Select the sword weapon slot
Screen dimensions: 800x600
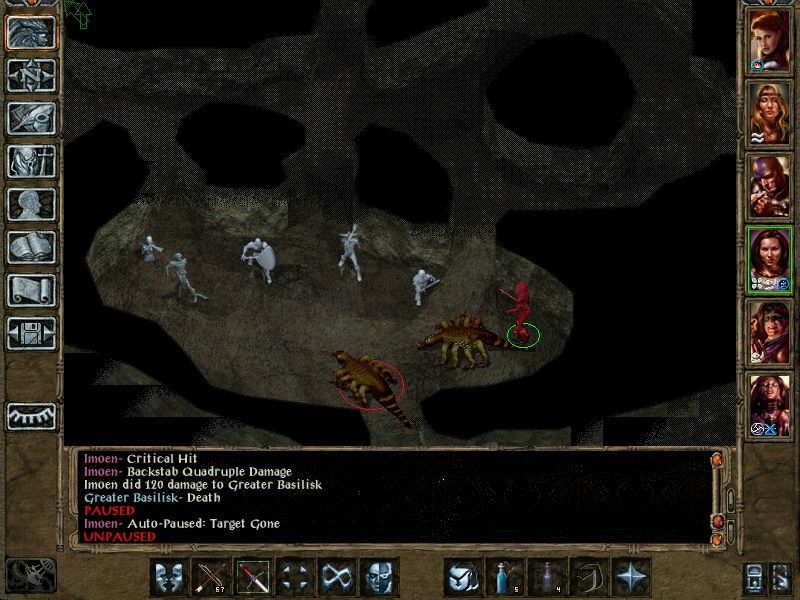(253, 577)
